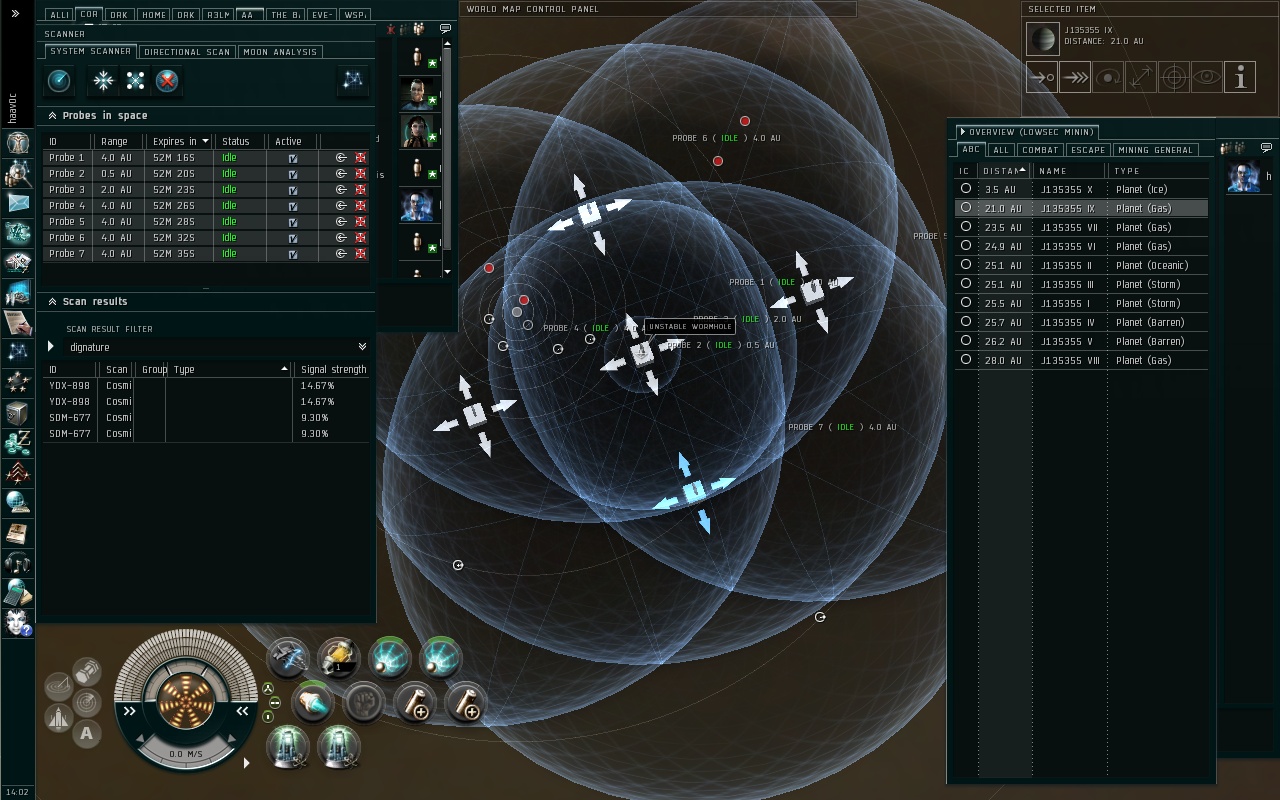Click the red X button in the scanner toolbar

167,81
